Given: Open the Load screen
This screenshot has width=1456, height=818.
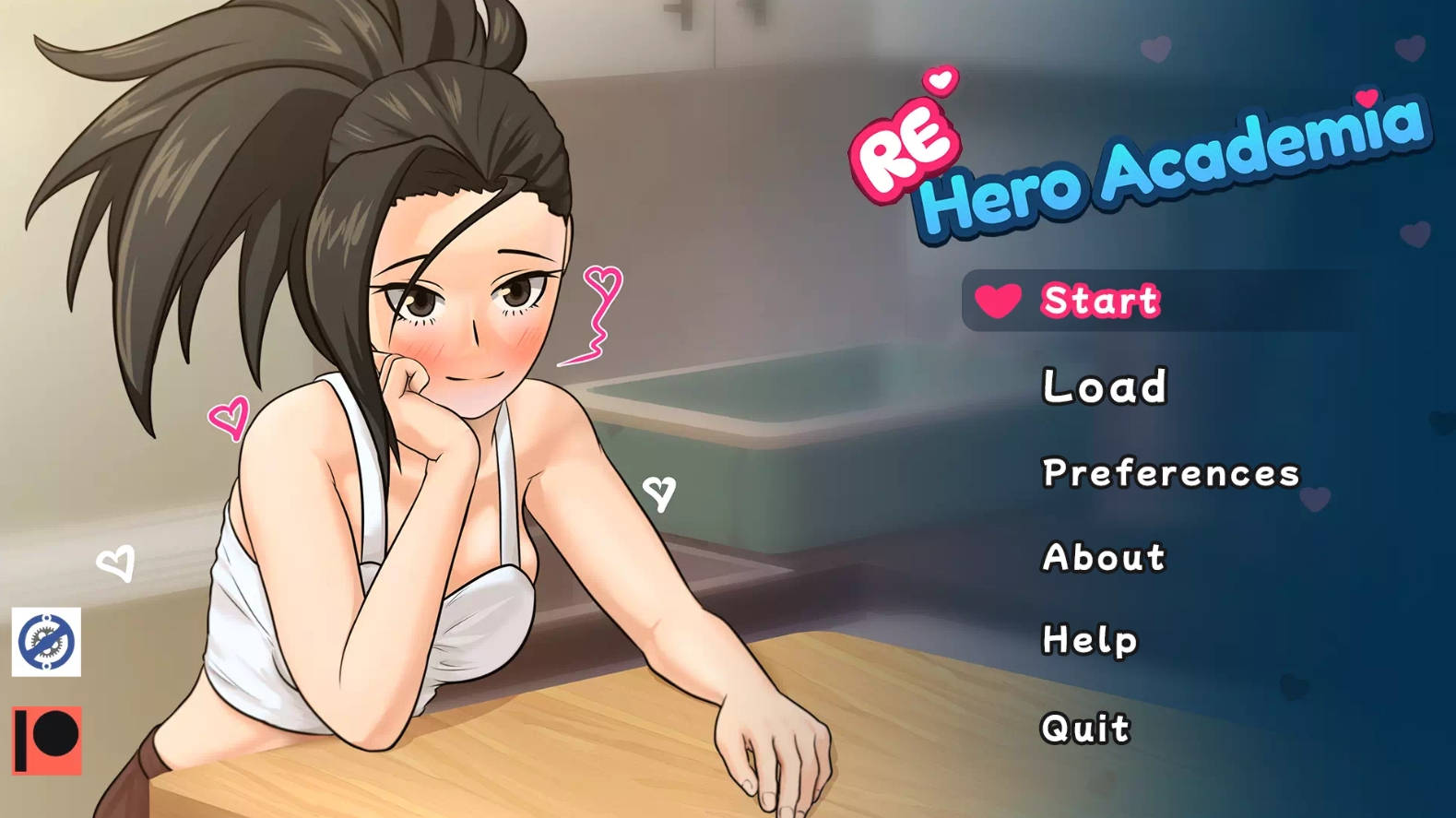Looking at the screenshot, I should click(x=1103, y=386).
